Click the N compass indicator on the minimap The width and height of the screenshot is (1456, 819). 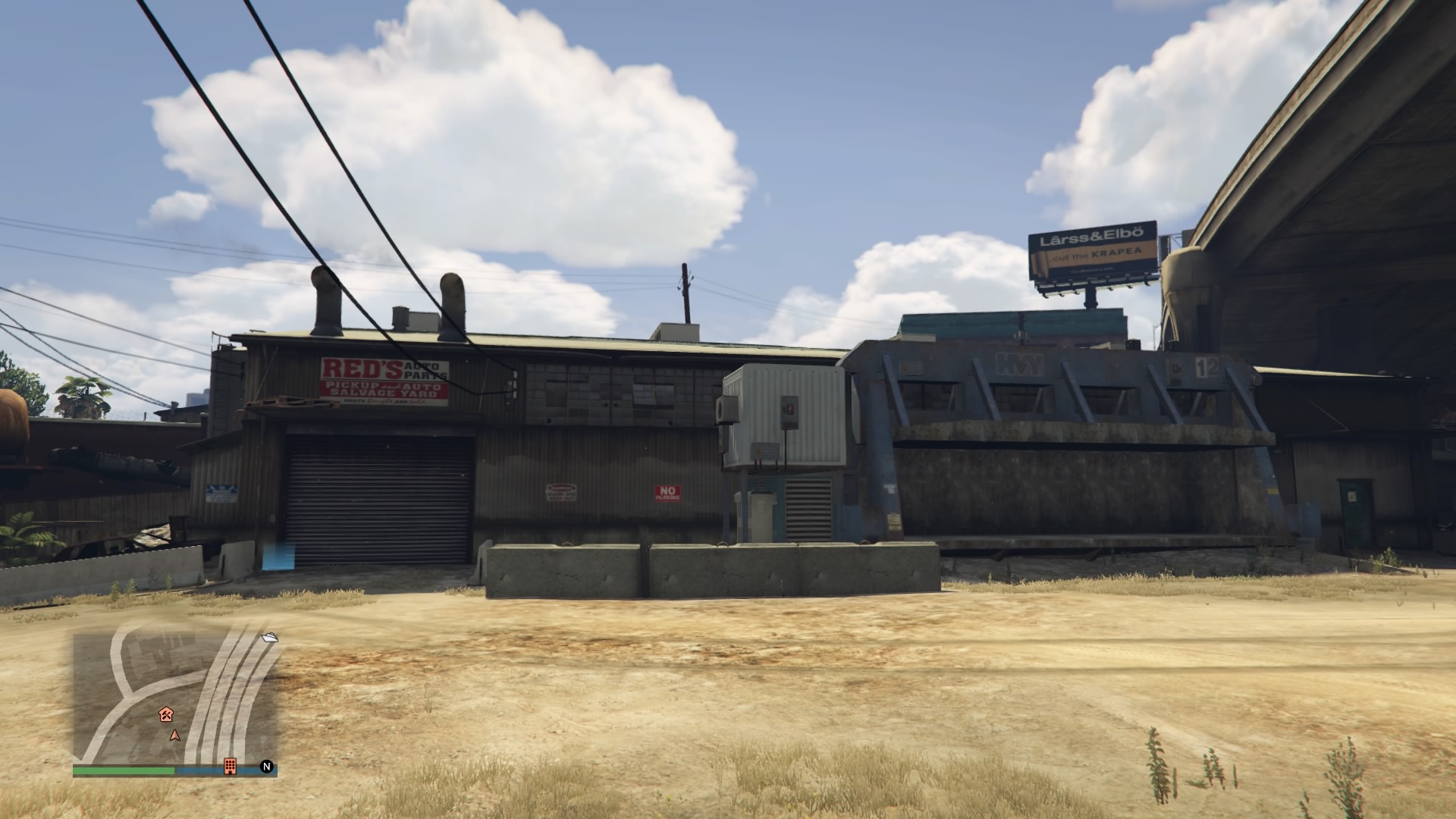coord(267,767)
